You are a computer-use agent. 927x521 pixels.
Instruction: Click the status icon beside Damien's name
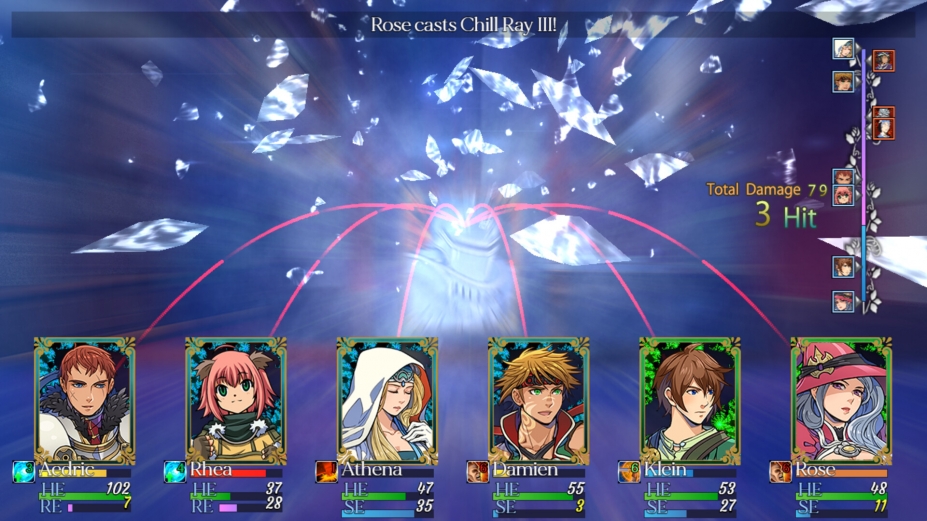coord(477,471)
